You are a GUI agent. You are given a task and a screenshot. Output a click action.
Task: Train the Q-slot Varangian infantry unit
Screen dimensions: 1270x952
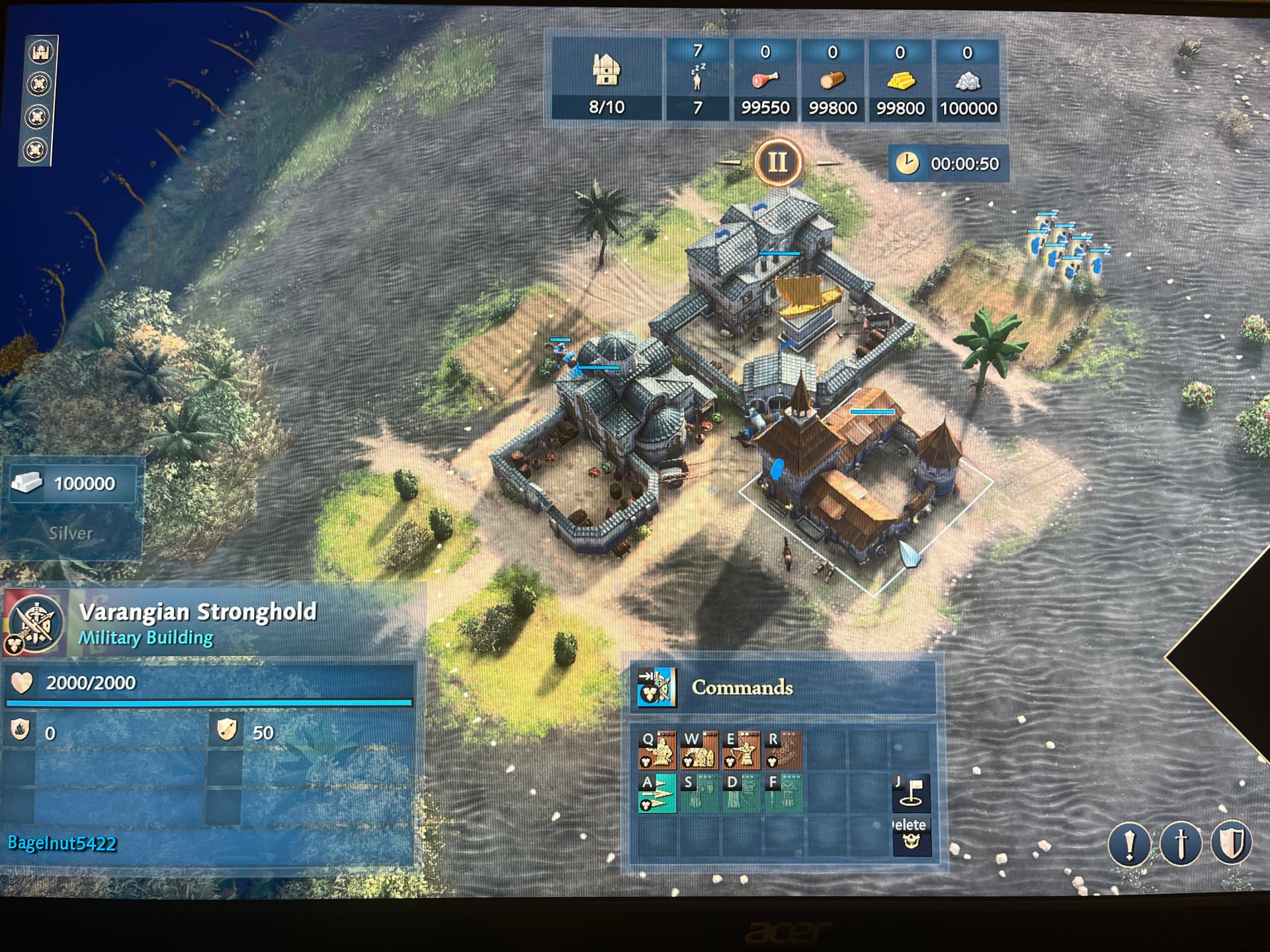click(657, 750)
